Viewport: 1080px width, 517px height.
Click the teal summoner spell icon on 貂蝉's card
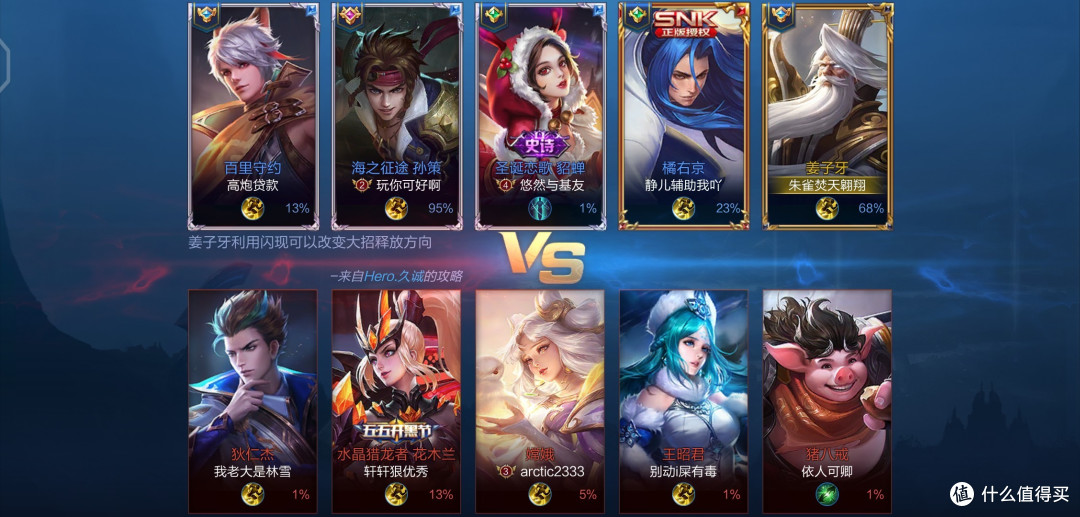click(x=540, y=208)
